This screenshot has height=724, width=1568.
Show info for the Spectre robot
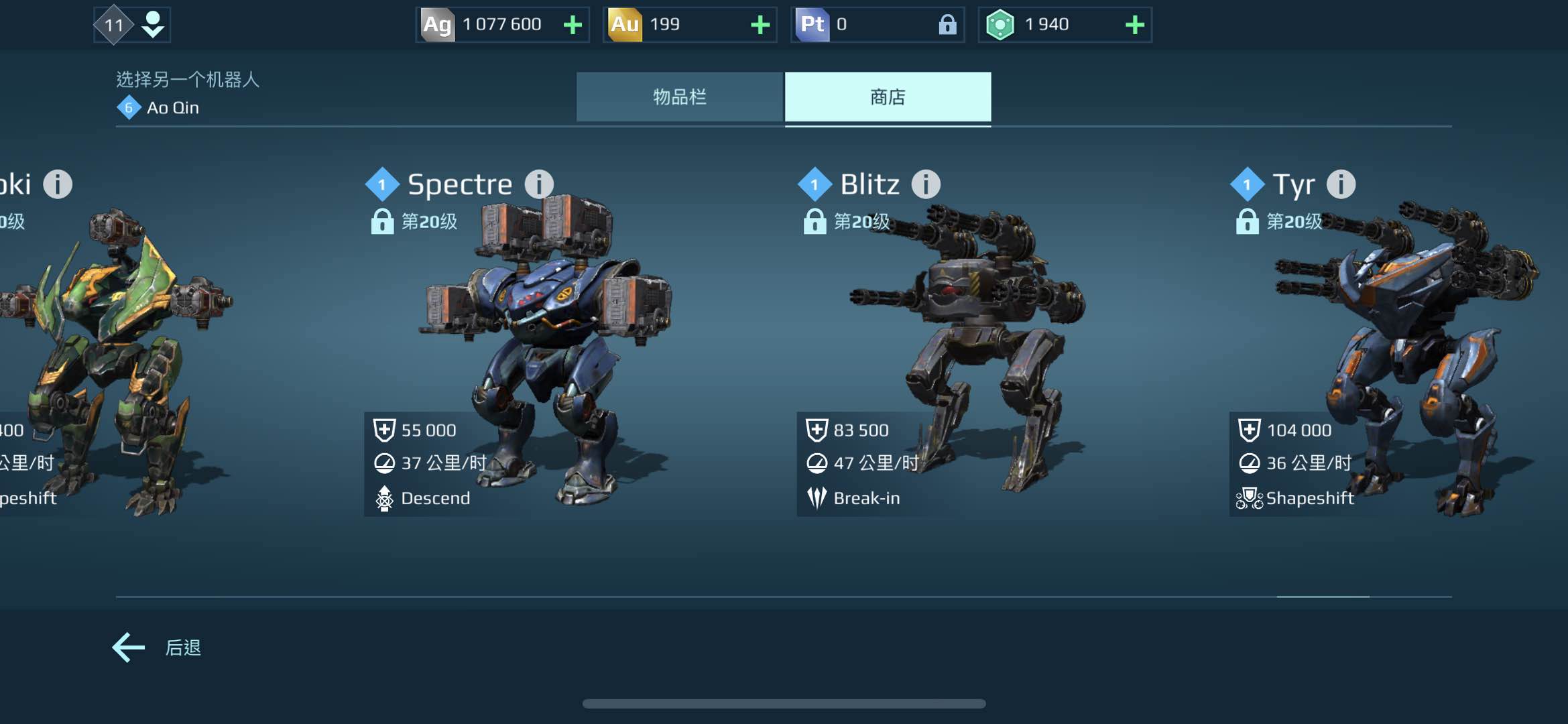pyautogui.click(x=538, y=184)
